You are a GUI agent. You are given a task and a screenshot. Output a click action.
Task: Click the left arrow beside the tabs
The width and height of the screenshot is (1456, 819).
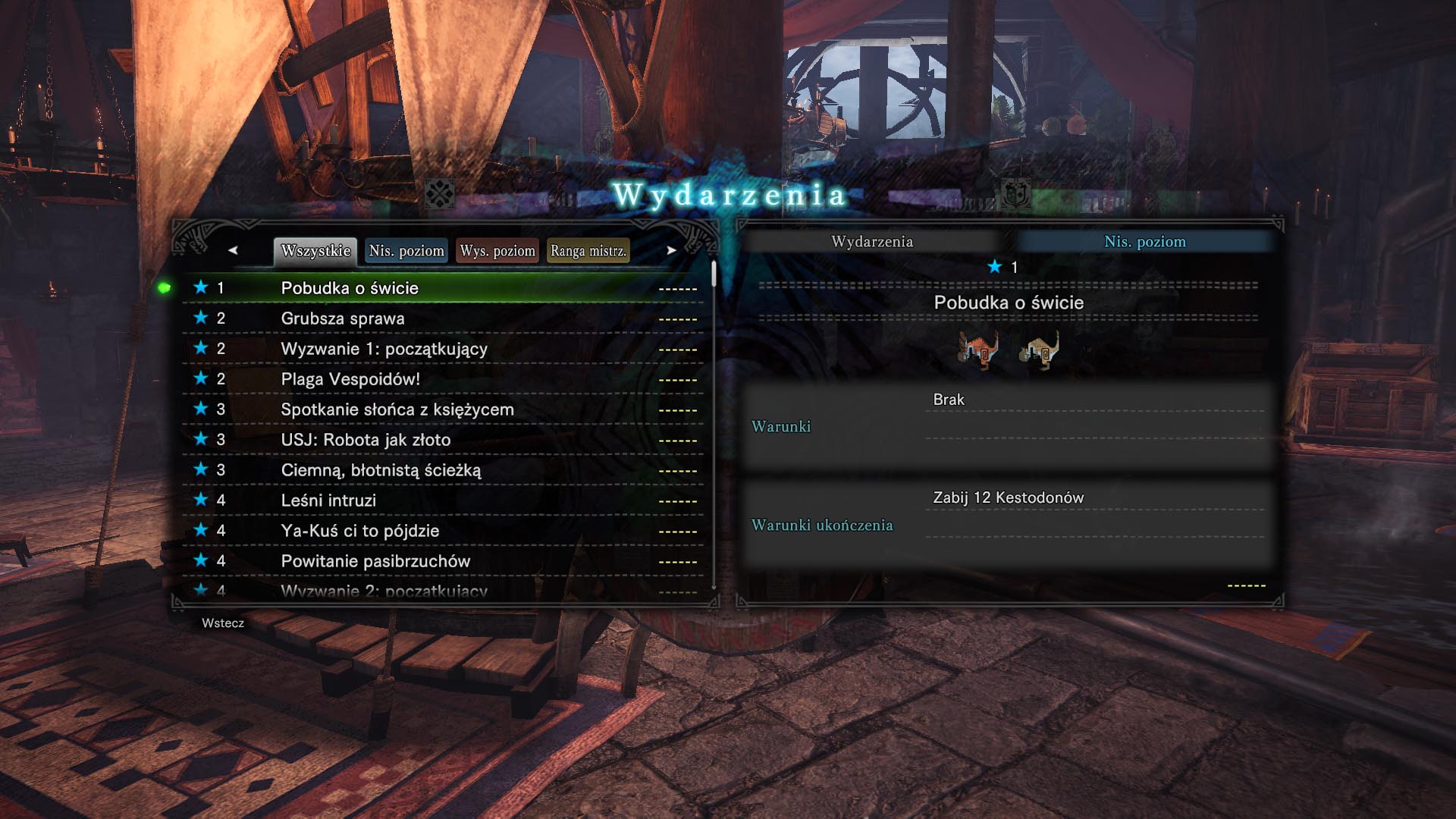[233, 250]
